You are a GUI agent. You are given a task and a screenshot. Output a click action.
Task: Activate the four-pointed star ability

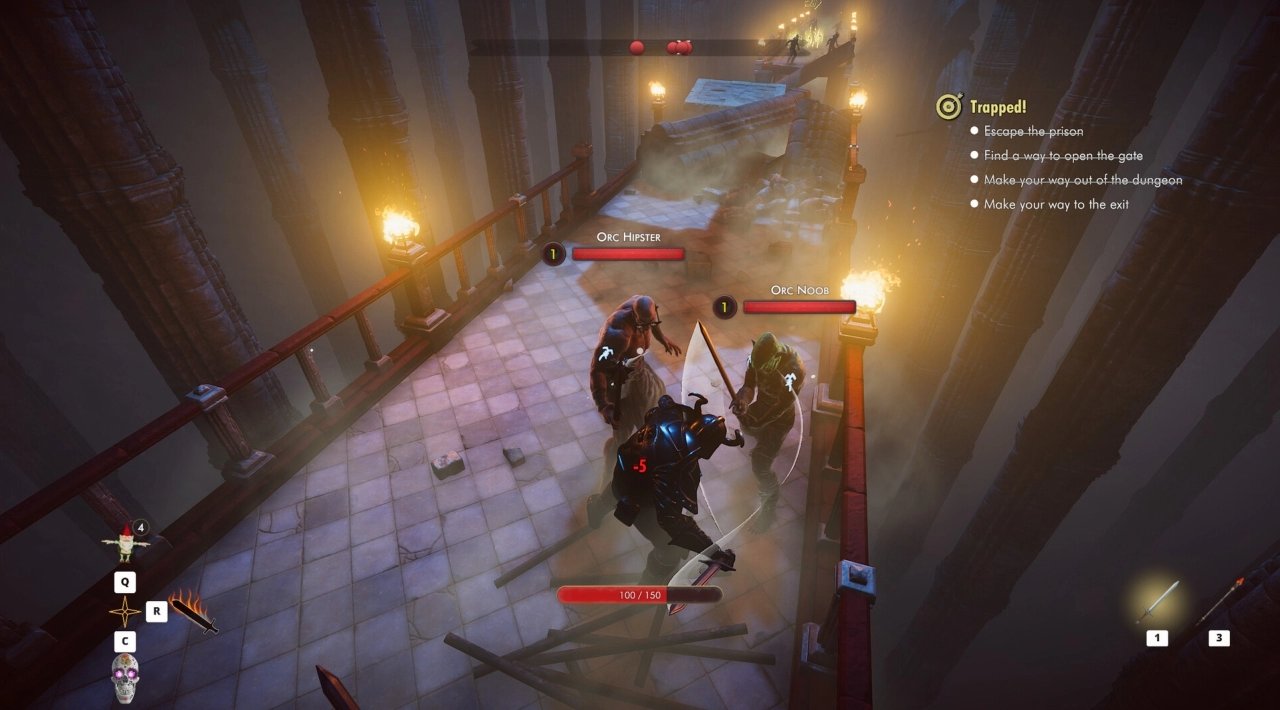tap(125, 612)
